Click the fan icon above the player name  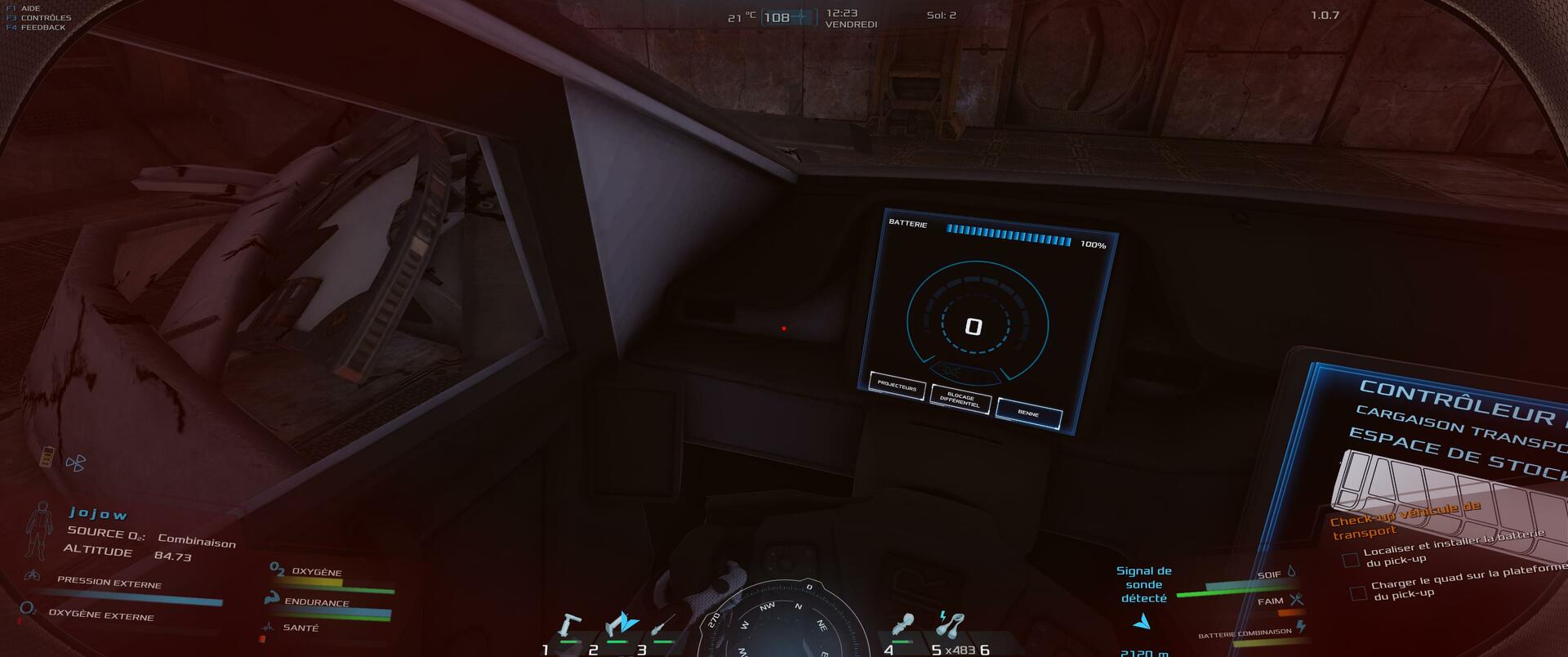point(75,463)
